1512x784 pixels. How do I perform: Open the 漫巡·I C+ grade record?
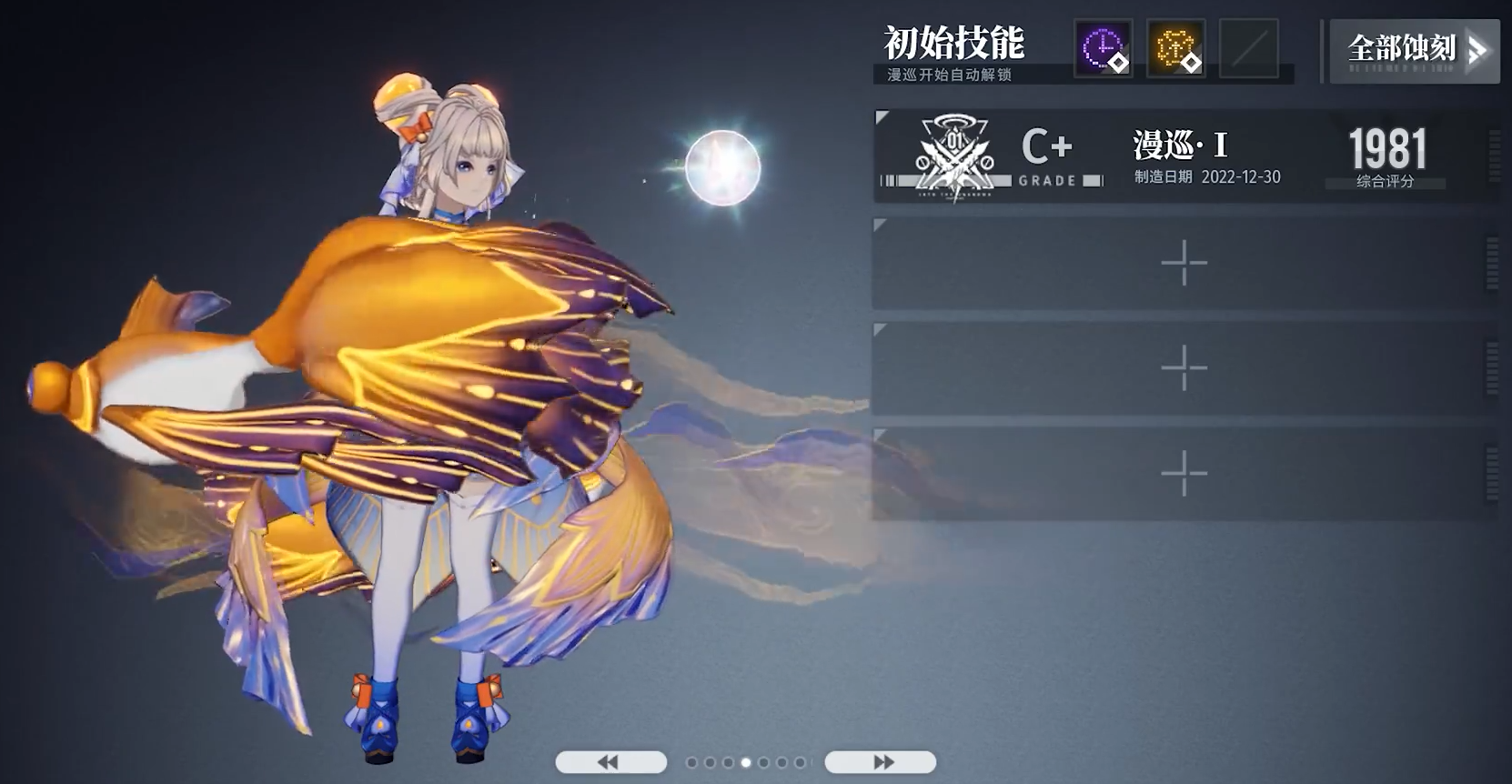1183,156
